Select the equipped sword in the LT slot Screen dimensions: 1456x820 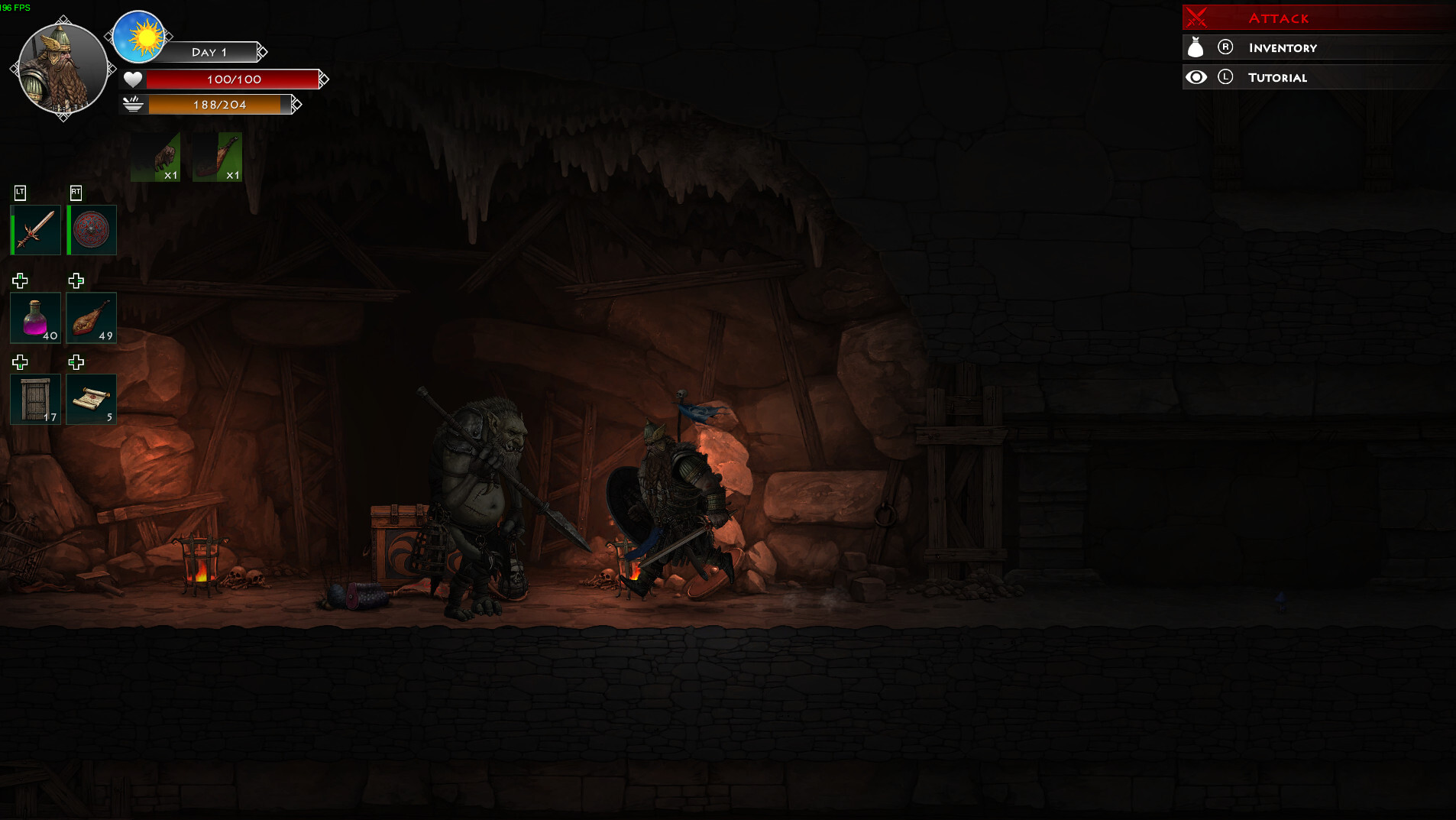pyautogui.click(x=35, y=230)
